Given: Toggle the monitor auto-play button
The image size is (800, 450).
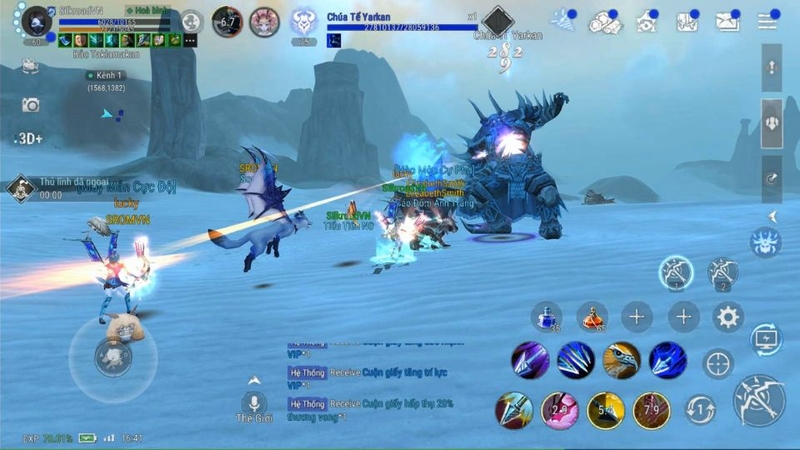Looking at the screenshot, I should point(766,340).
